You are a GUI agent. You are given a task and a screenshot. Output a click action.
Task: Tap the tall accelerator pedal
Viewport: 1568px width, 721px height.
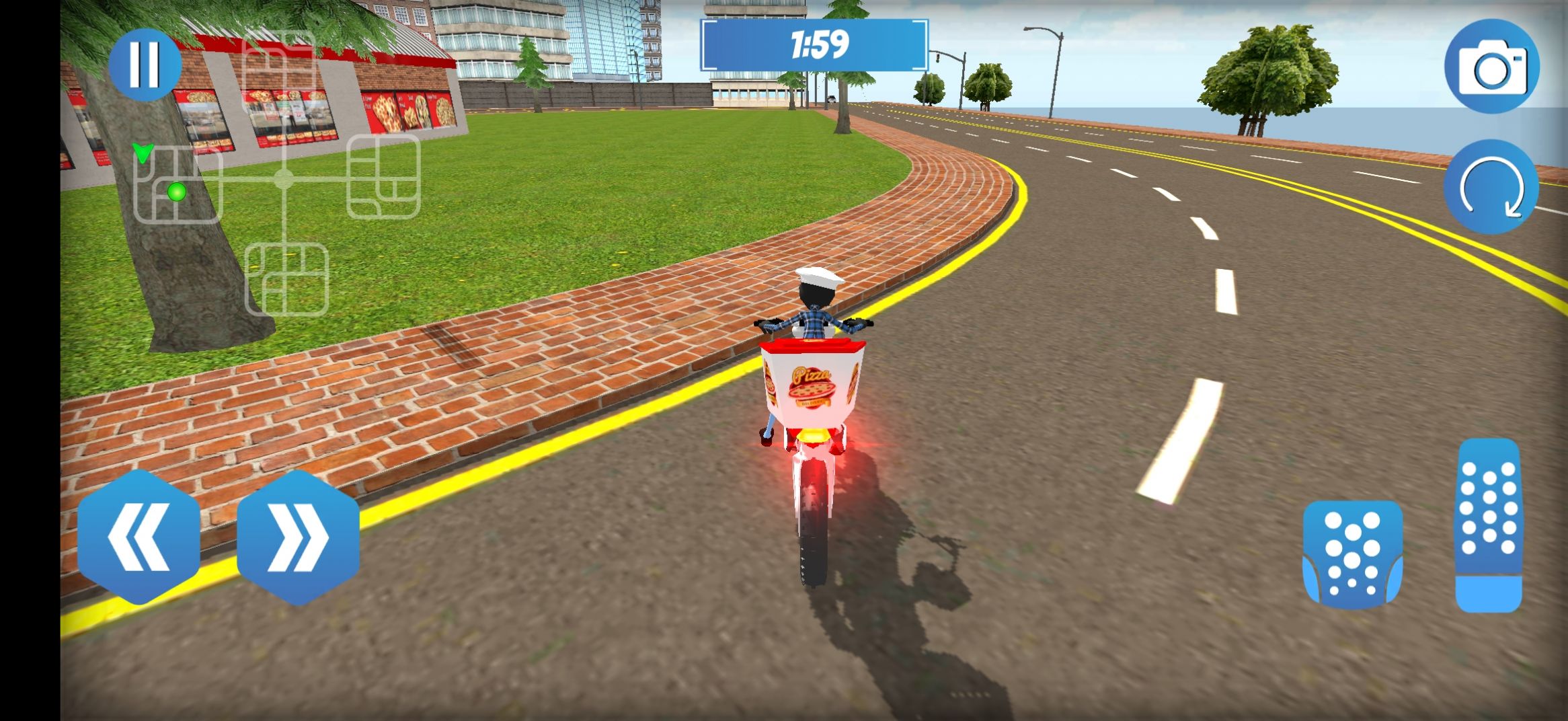[1489, 525]
